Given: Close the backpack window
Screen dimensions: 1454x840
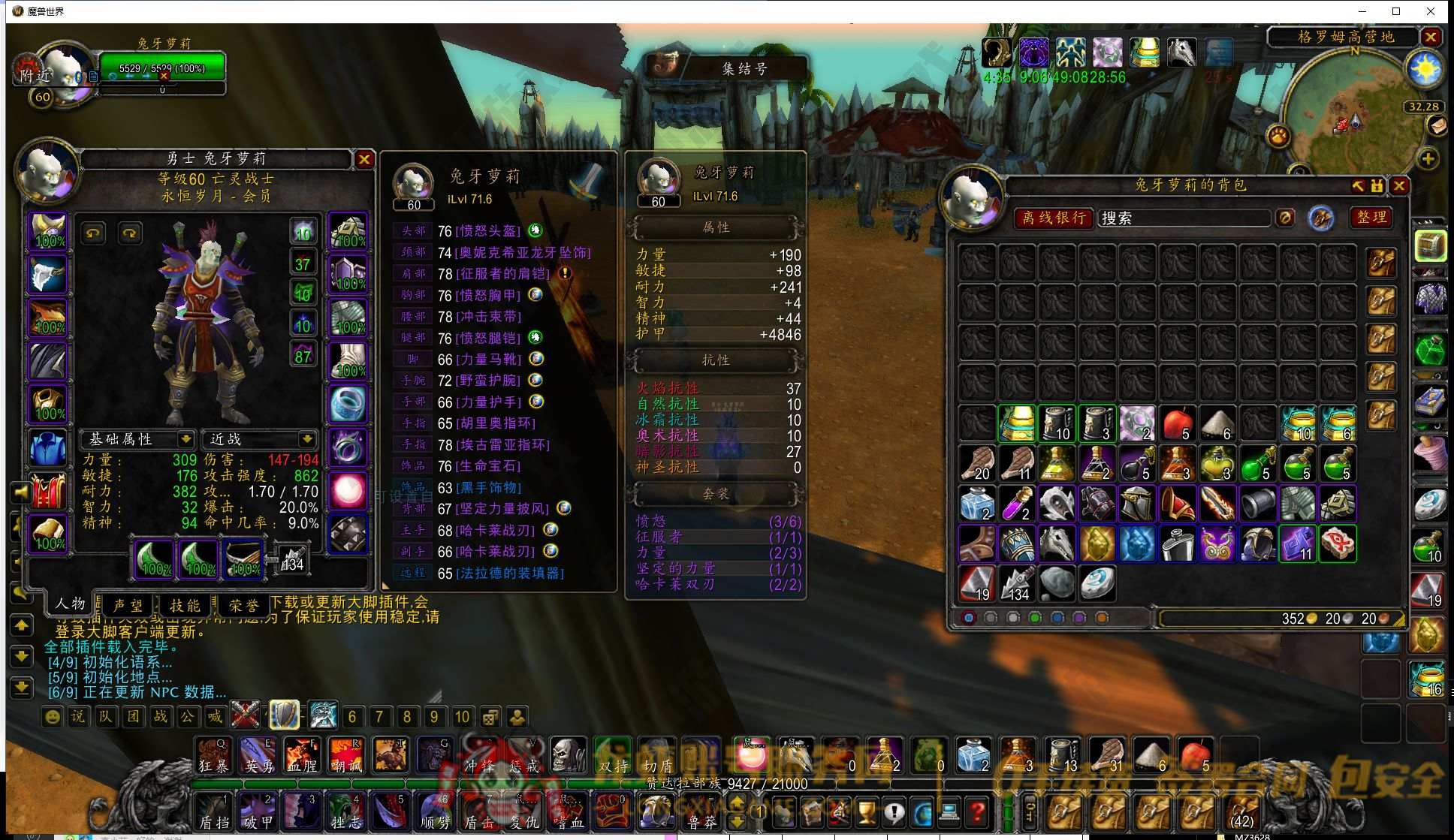Looking at the screenshot, I should [1399, 185].
